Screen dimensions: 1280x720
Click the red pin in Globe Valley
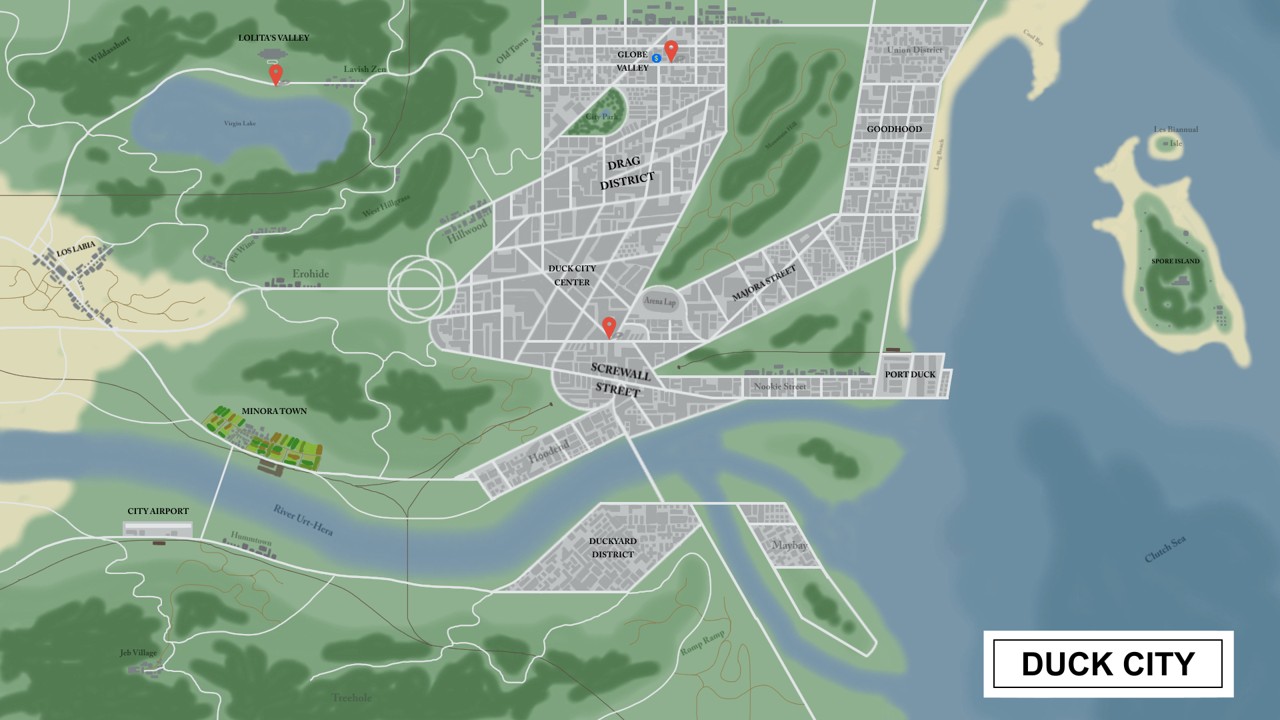pos(672,49)
